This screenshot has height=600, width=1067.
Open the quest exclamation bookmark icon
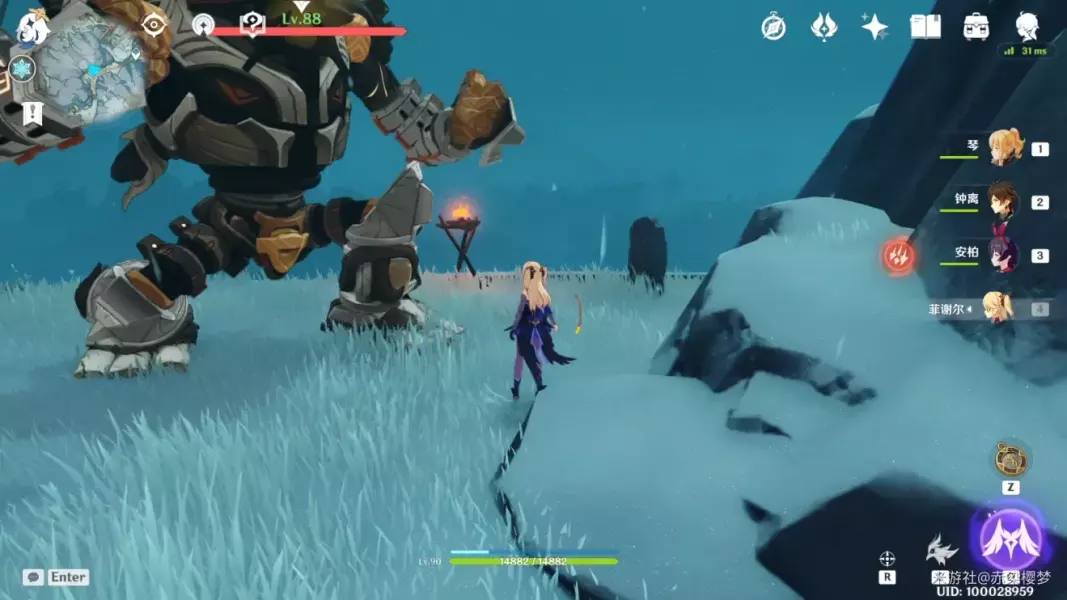tap(32, 113)
